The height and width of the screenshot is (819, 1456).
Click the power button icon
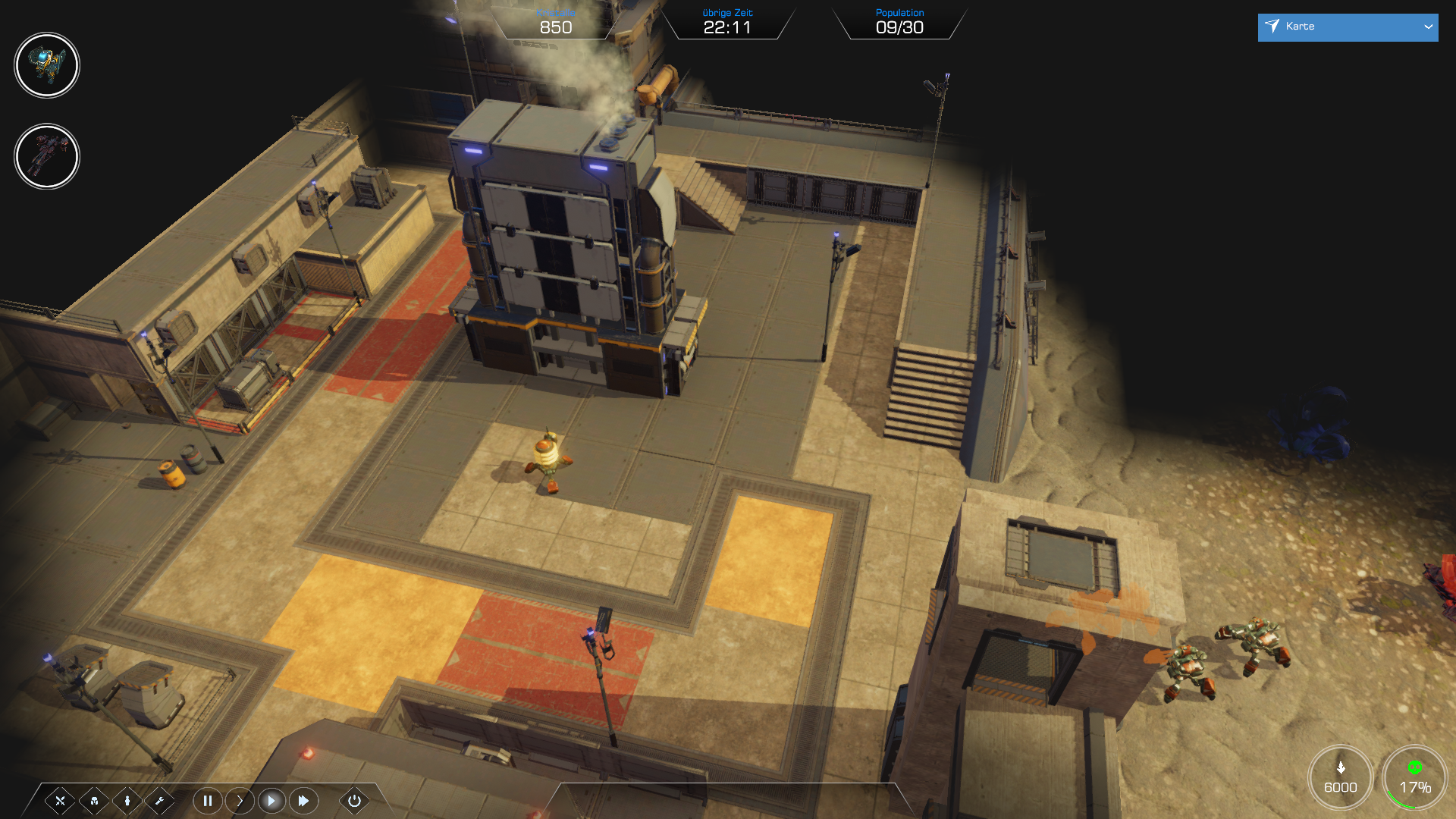(354, 801)
